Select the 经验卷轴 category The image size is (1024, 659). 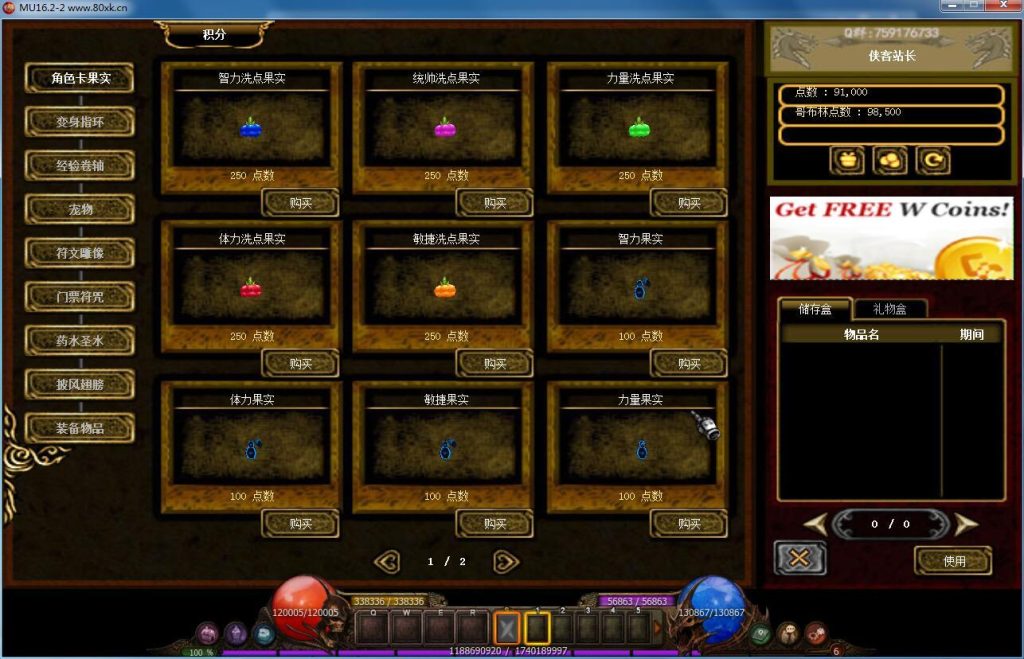pos(79,165)
